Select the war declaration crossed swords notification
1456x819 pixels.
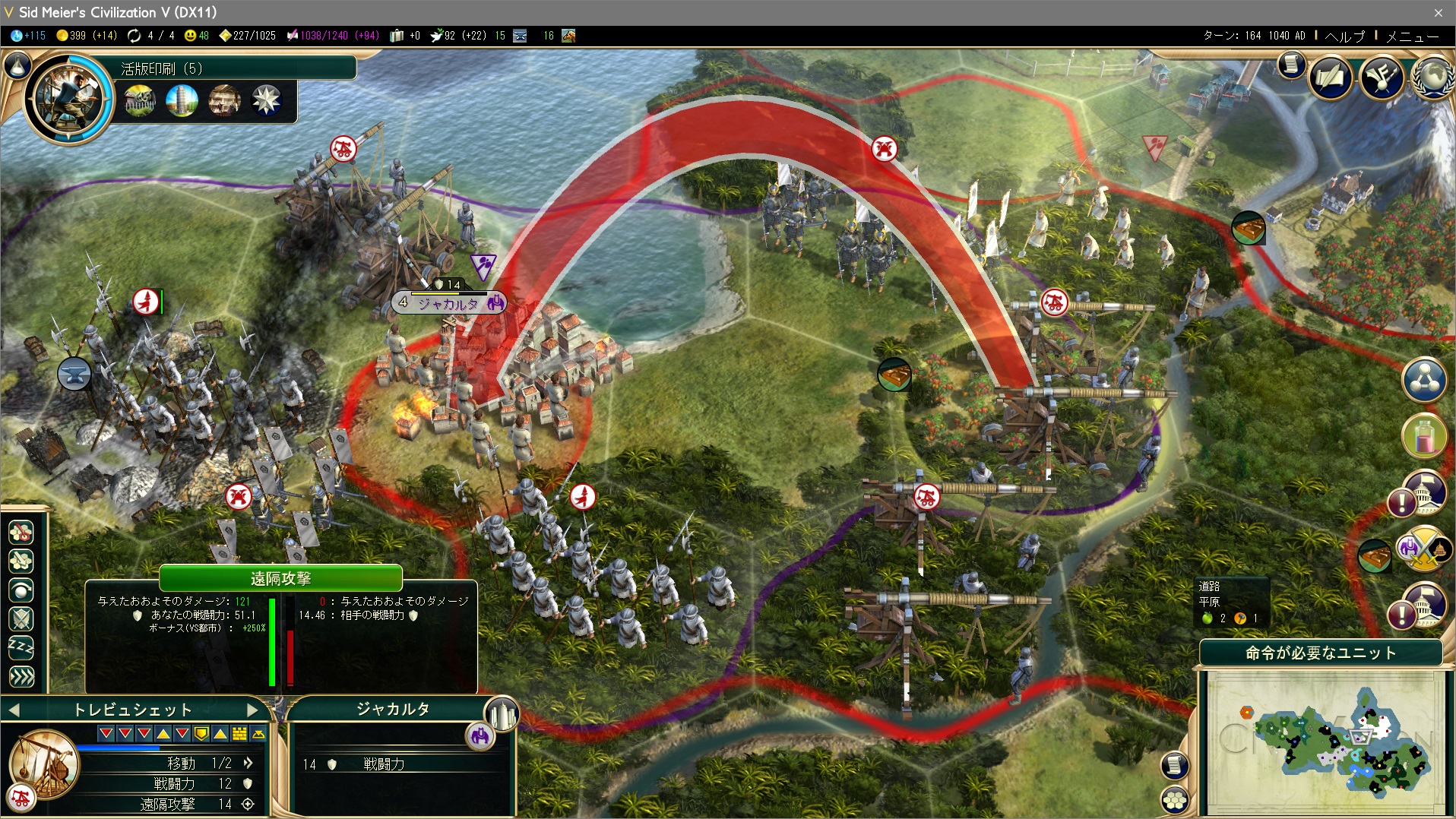click(x=1423, y=549)
